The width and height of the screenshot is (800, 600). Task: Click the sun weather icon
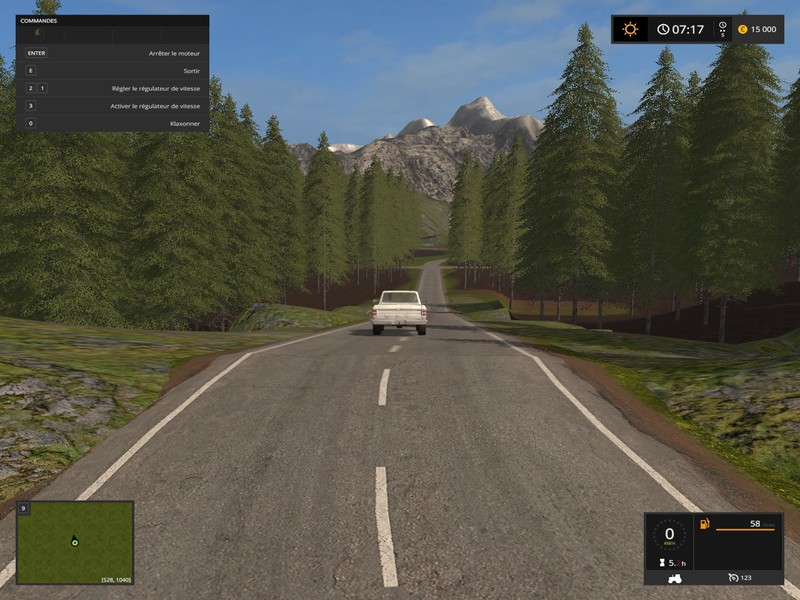(x=630, y=29)
